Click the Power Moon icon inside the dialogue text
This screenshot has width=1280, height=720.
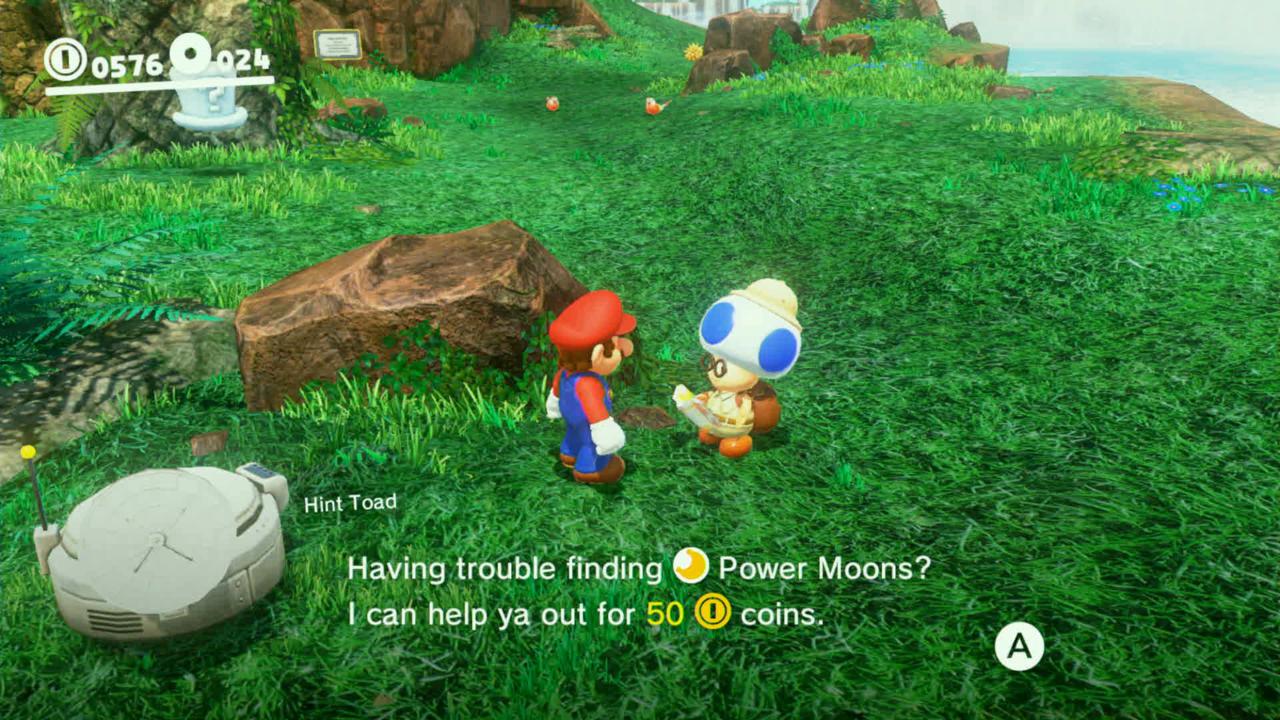click(x=691, y=568)
